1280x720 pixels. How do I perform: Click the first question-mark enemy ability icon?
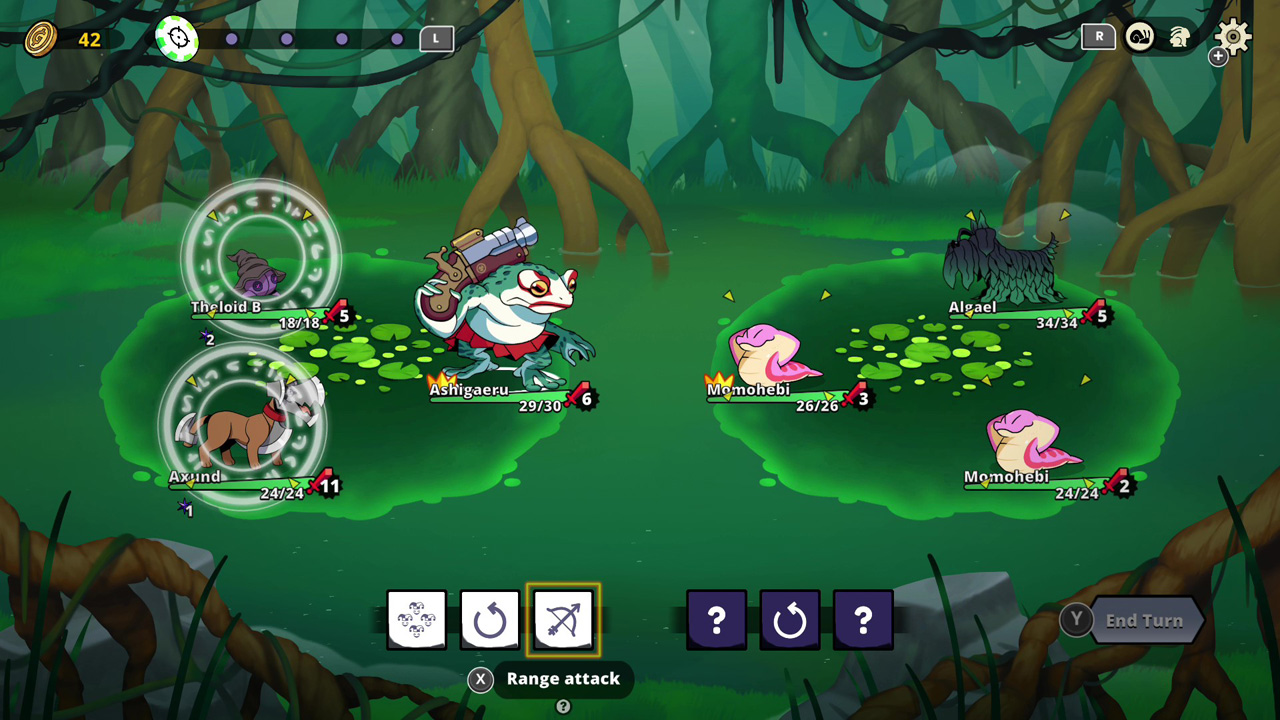point(717,619)
